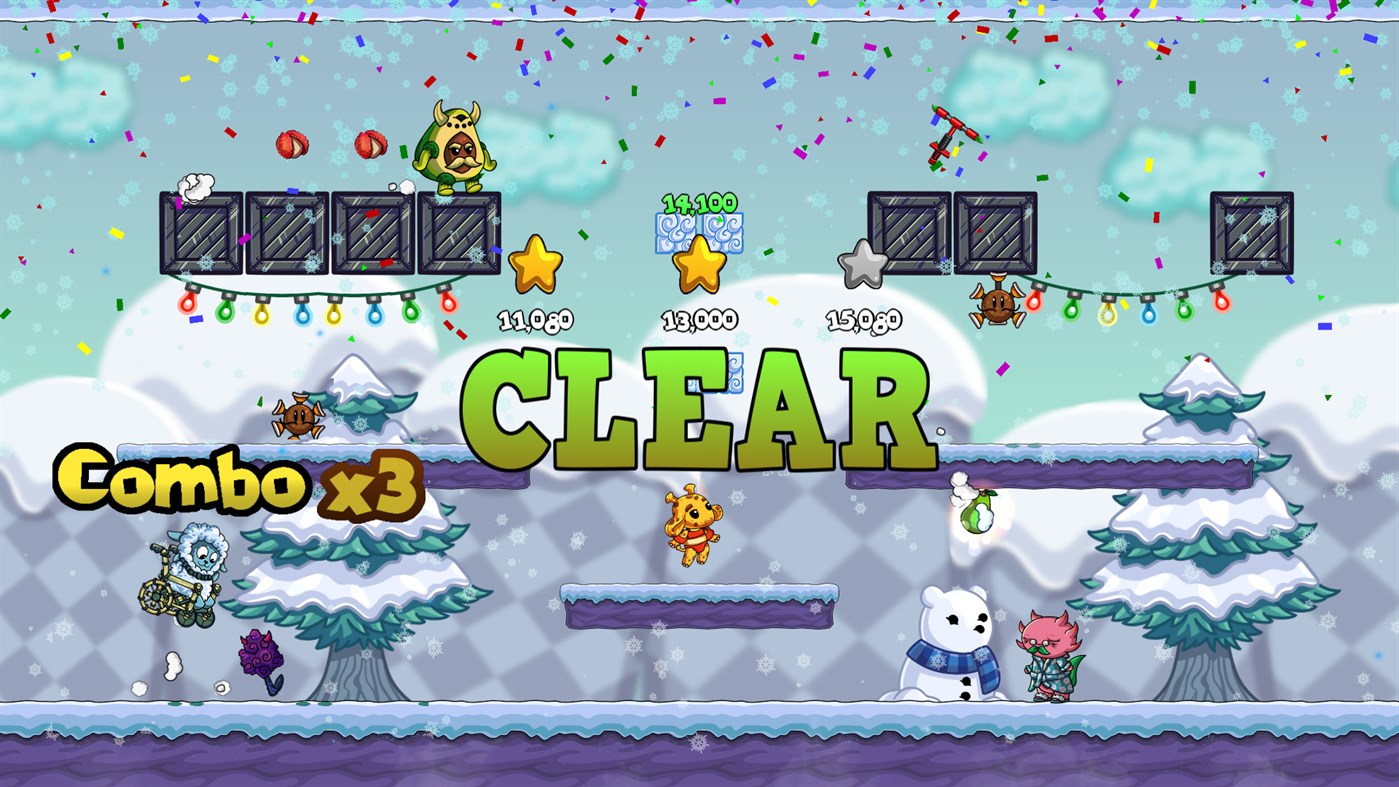Image resolution: width=1399 pixels, height=787 pixels.
Task: Select the silver star above 15,080
Action: 862,266
